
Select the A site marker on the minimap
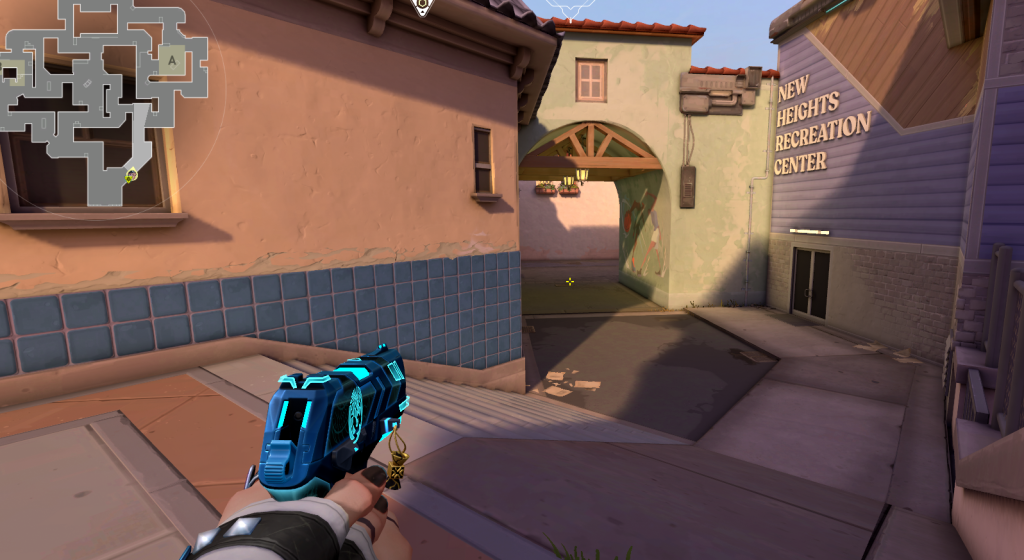[x=171, y=60]
